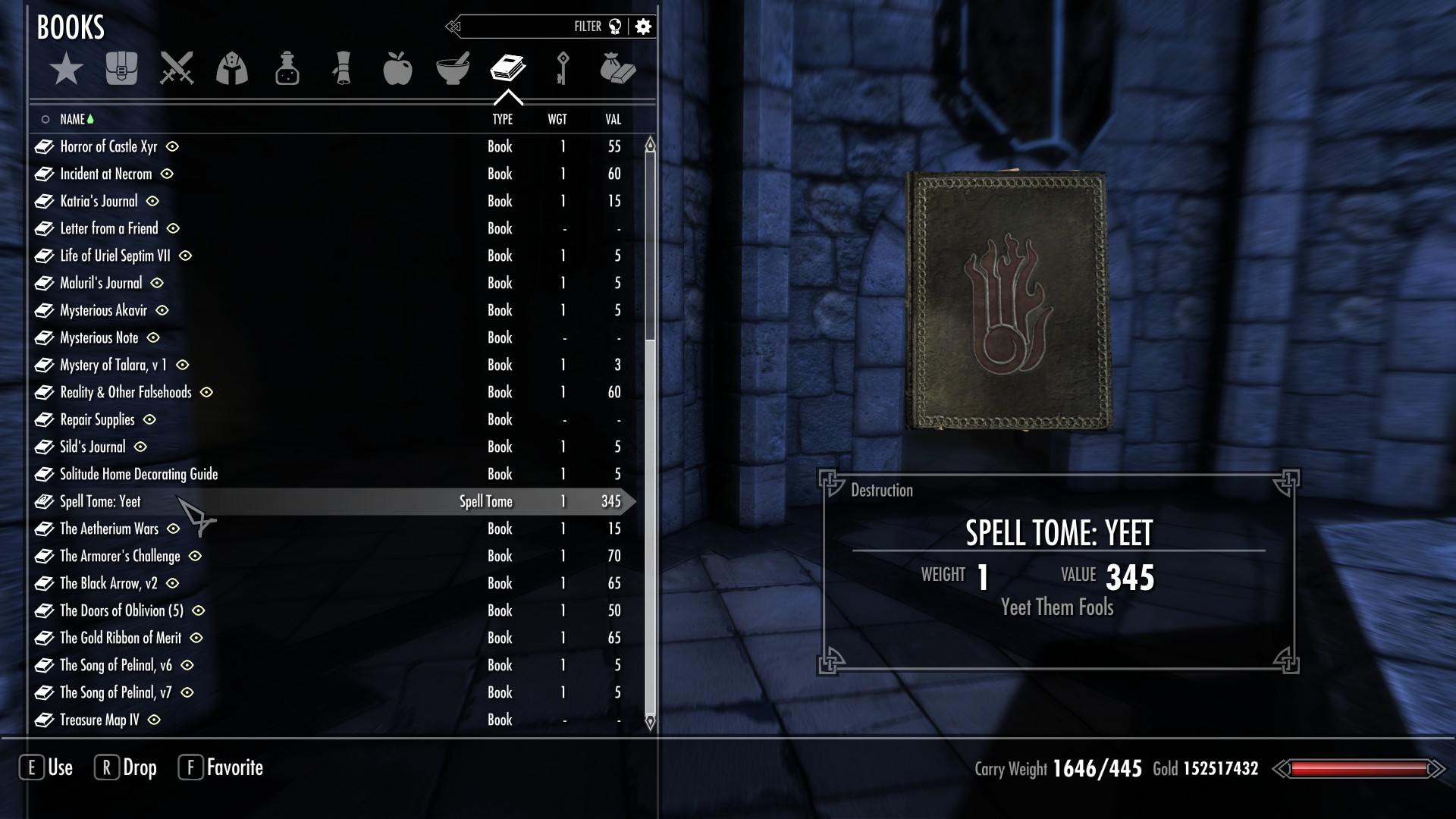Viewport: 1456px width, 819px height.
Task: Open the armor helmet category
Action: (232, 69)
